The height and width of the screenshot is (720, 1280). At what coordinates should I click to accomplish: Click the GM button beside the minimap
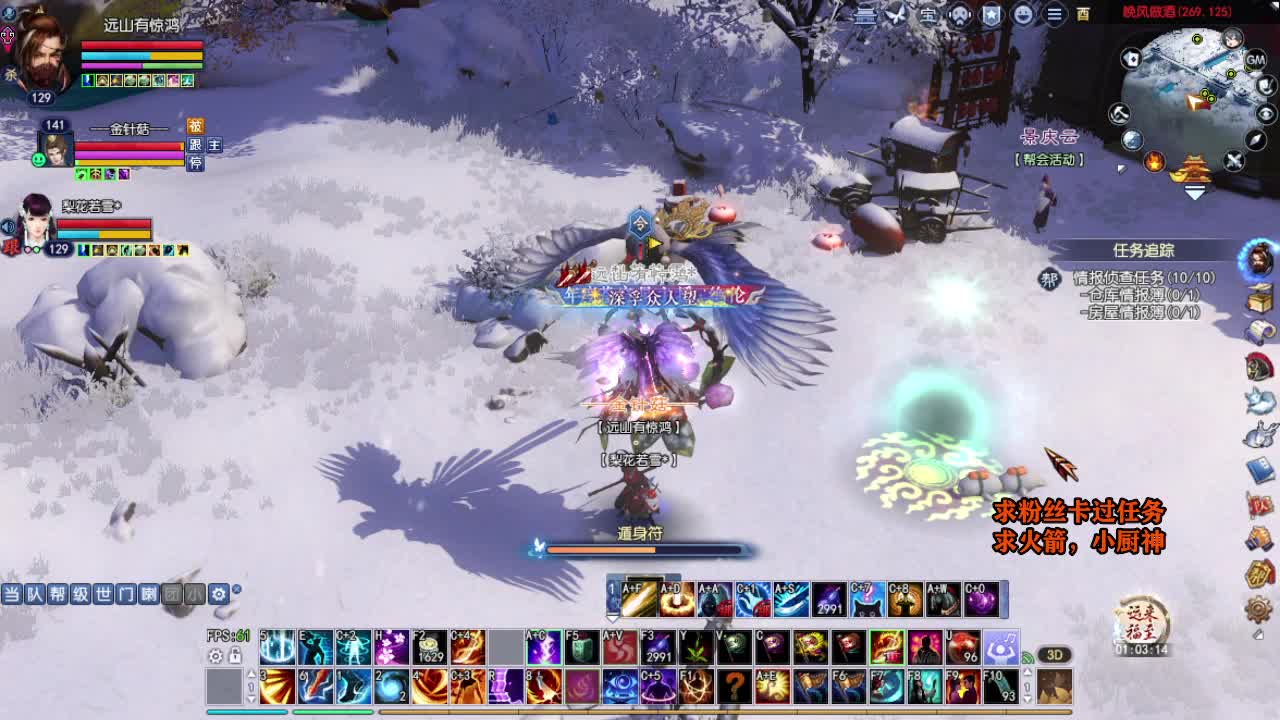click(x=1255, y=60)
